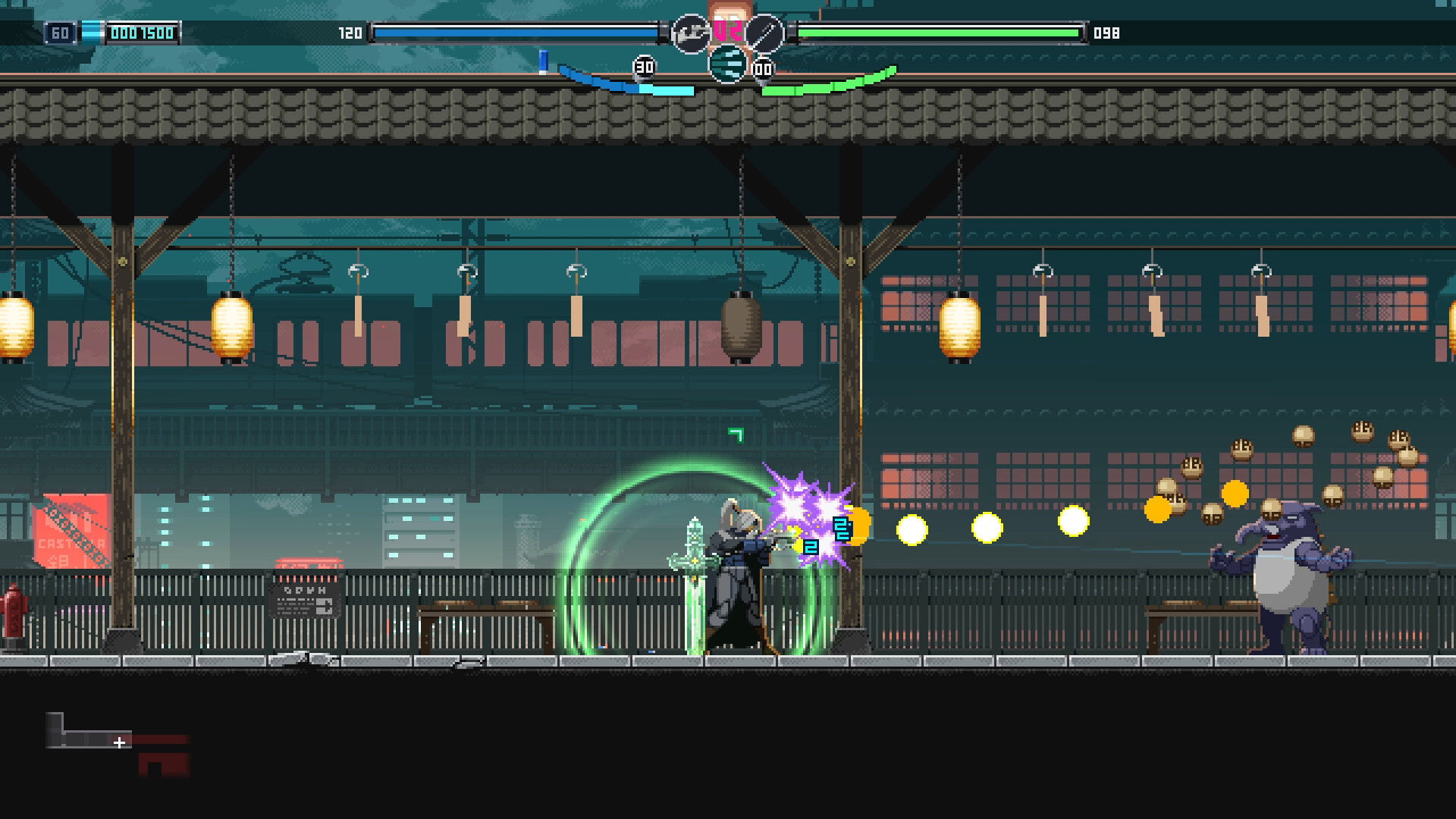The width and height of the screenshot is (1456, 819).
Task: Click the circular 30 ammo counter badge
Action: tap(645, 67)
